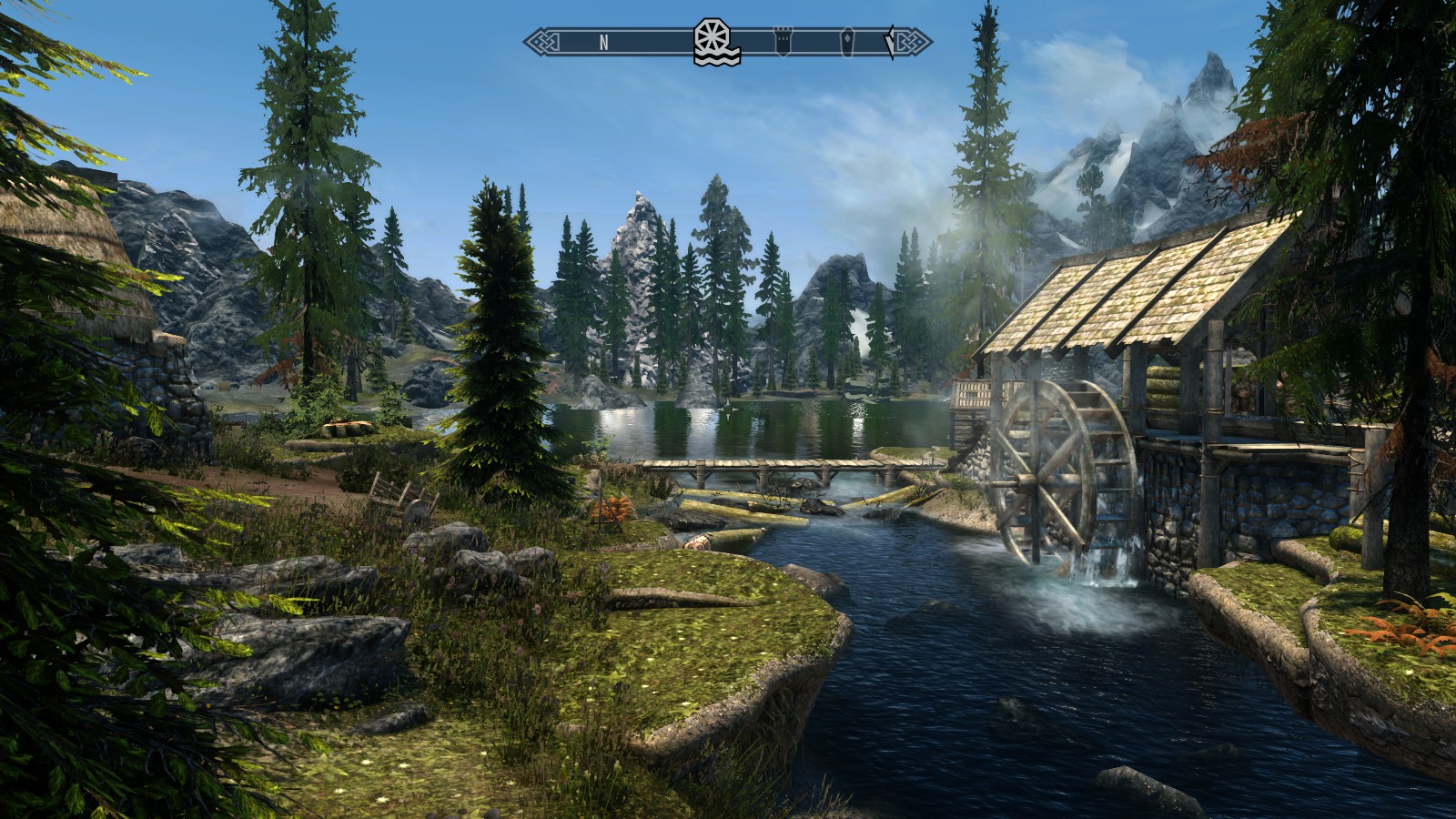Screen dimensions: 1456x819
Task: Select the fort tower marker on the compass
Action: pyautogui.click(x=782, y=41)
